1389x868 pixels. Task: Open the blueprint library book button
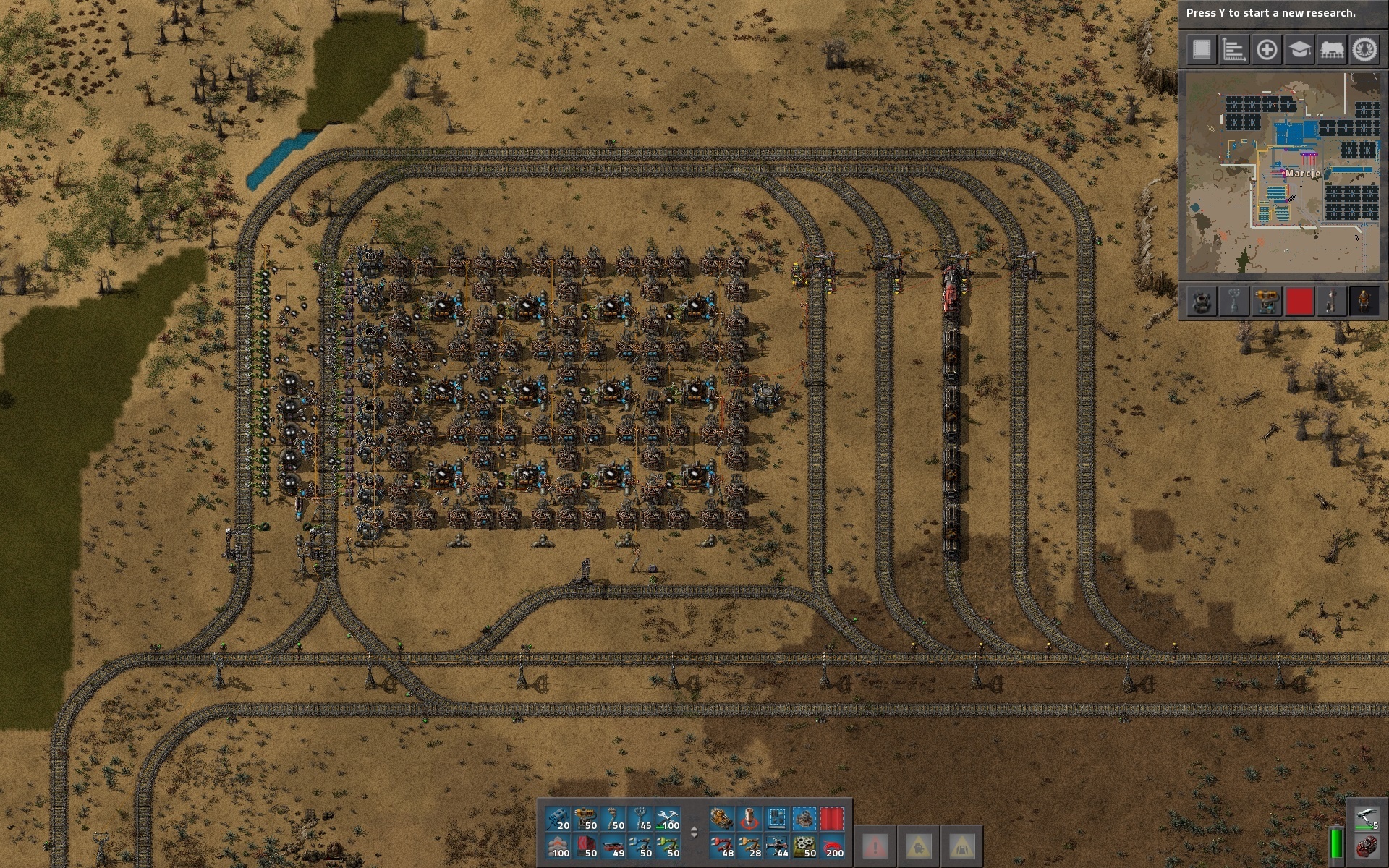(x=1202, y=50)
